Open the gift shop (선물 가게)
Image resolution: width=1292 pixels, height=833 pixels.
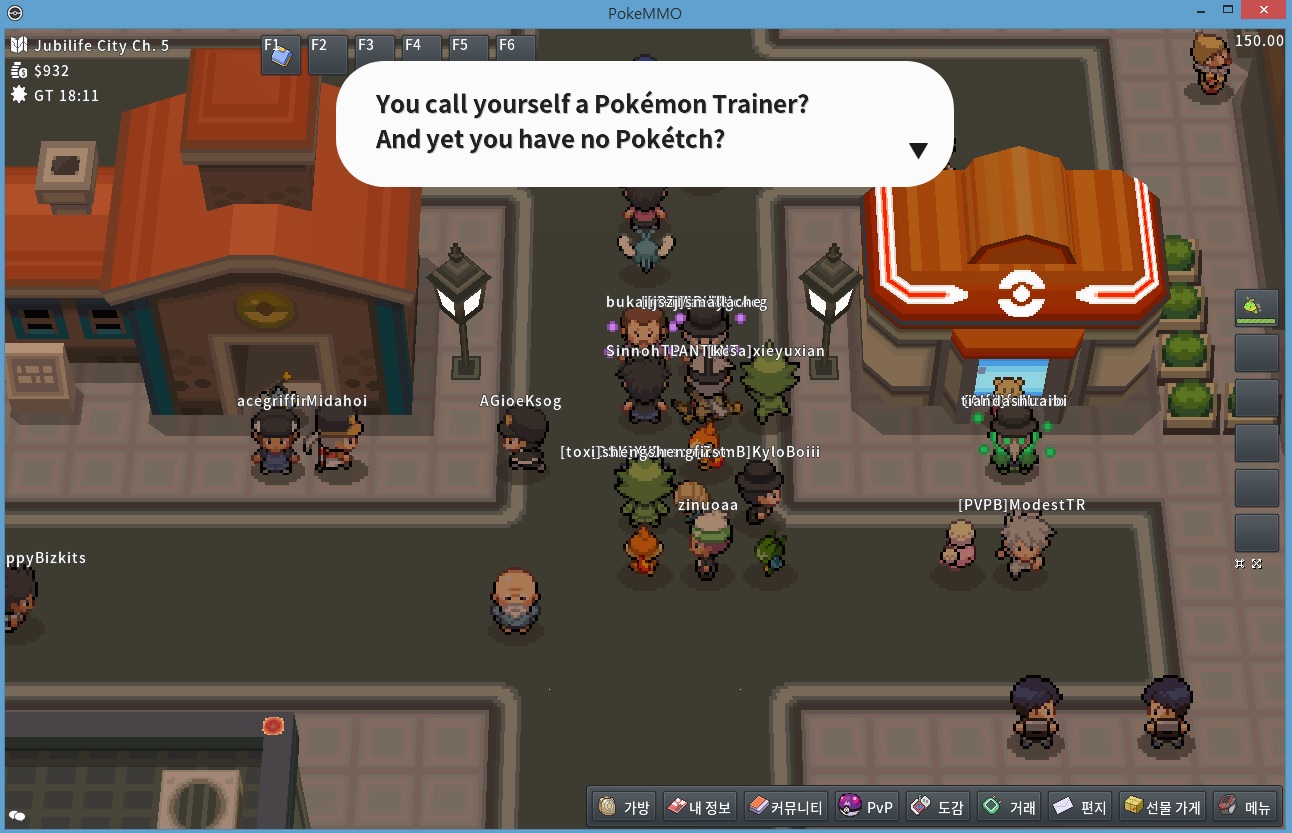pyautogui.click(x=1162, y=806)
